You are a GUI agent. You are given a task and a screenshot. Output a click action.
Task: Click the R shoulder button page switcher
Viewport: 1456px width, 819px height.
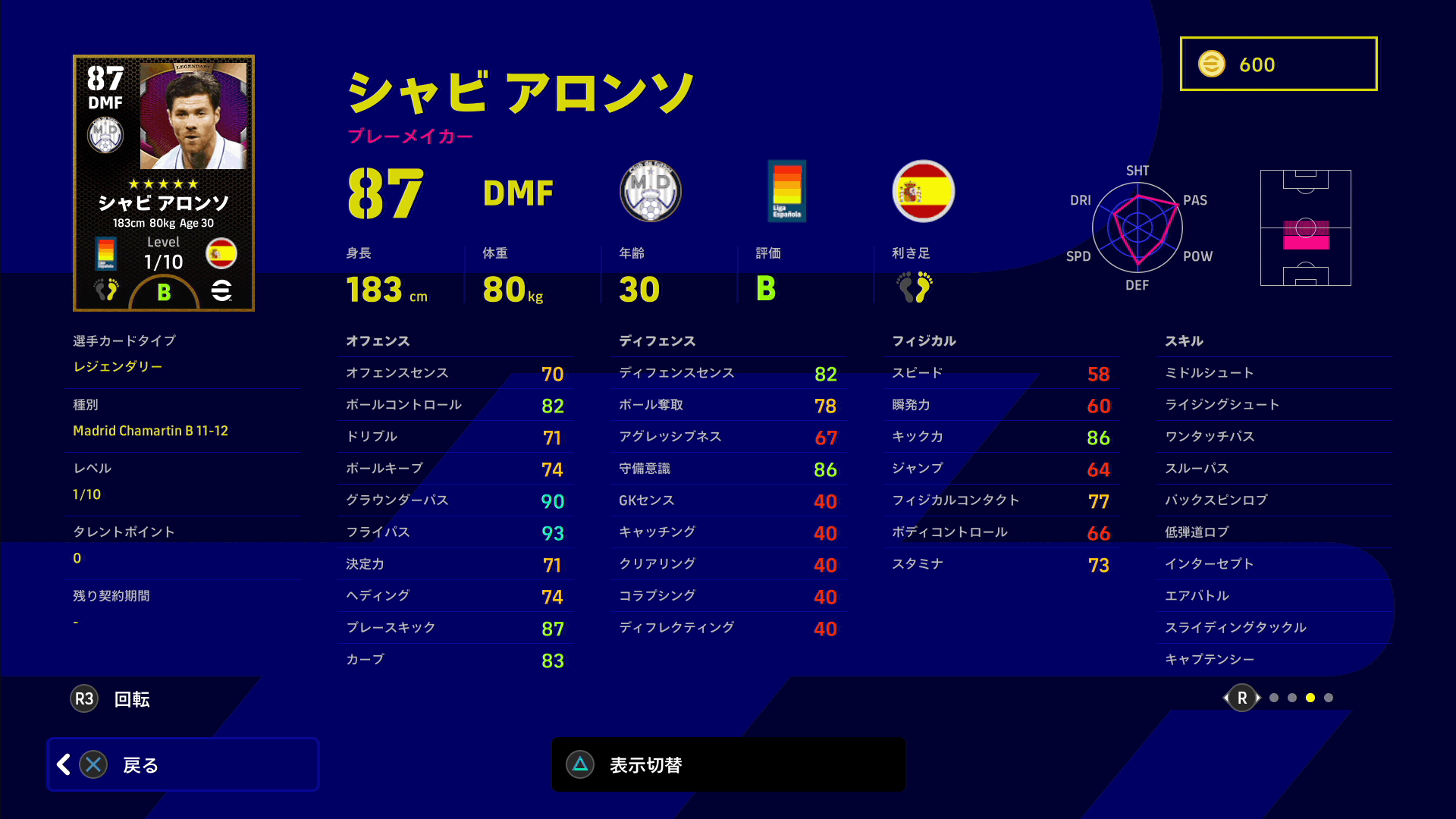1241,698
